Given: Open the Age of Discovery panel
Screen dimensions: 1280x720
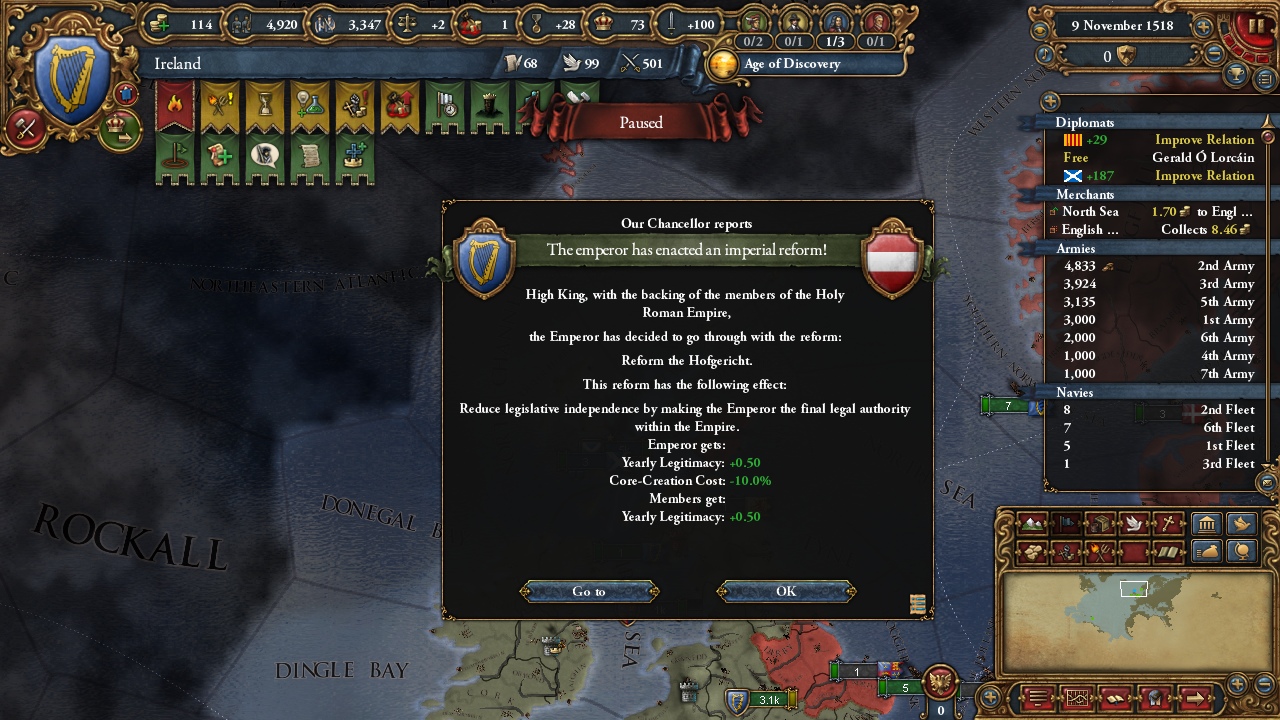Looking at the screenshot, I should point(790,64).
